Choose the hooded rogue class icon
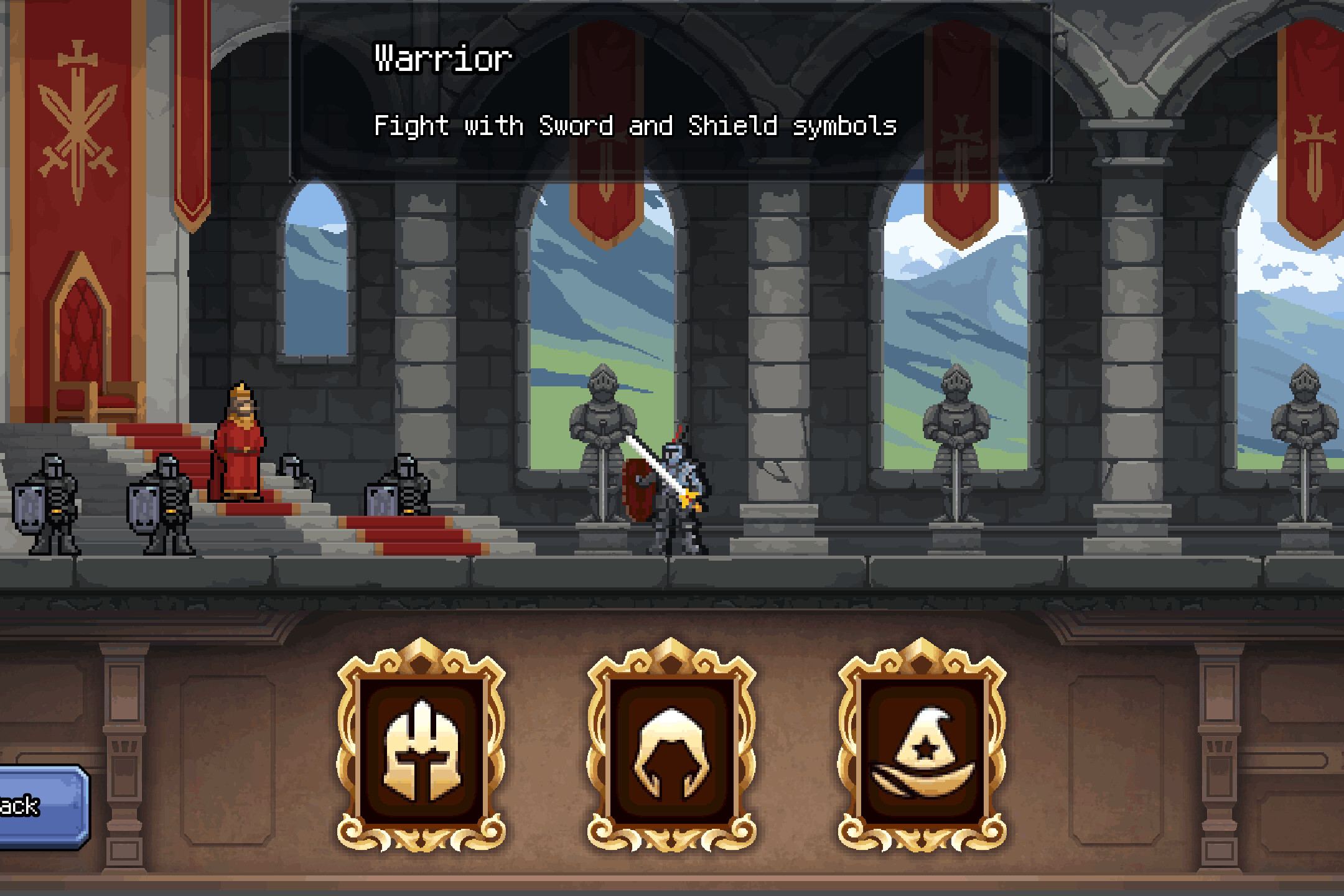The width and height of the screenshot is (1344, 896). coord(672,749)
